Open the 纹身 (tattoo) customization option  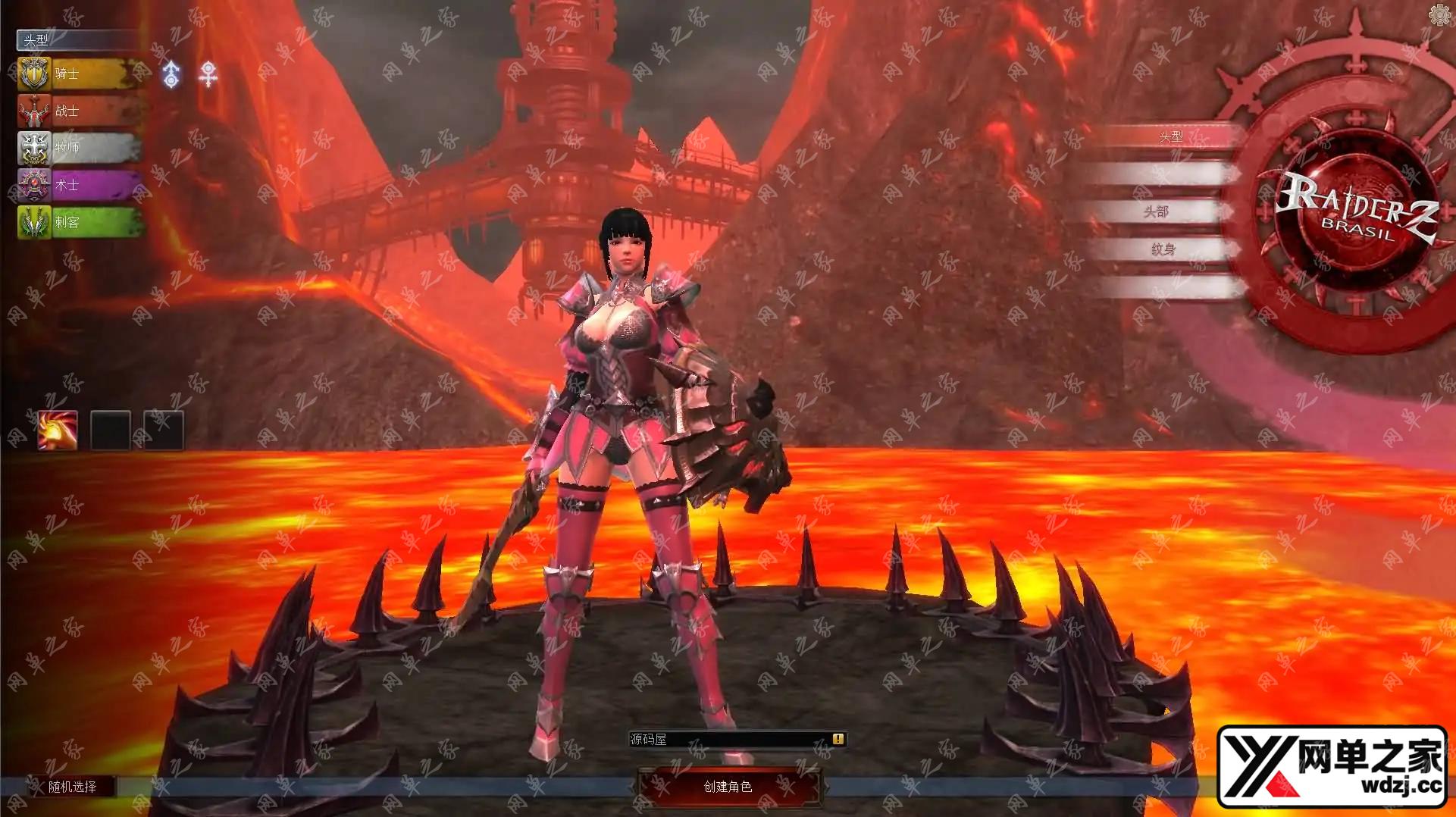click(1163, 249)
